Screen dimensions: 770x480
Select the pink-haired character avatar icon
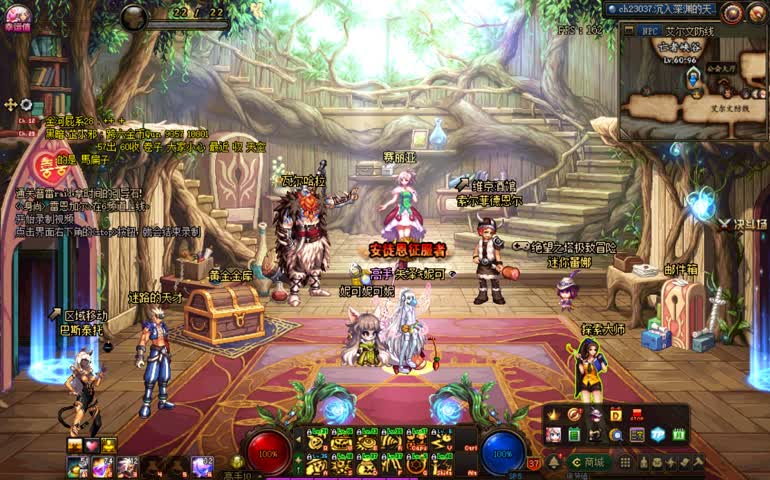click(x=554, y=435)
